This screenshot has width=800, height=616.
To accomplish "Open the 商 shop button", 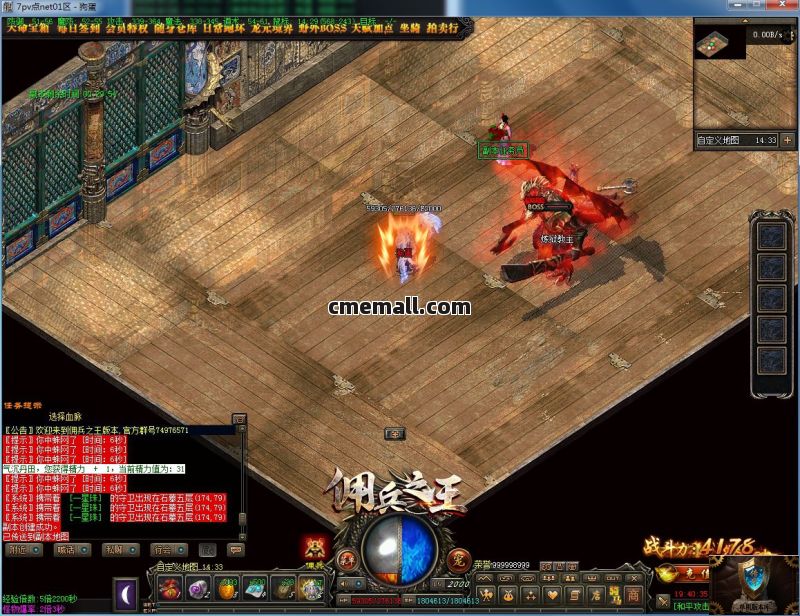I will pyautogui.click(x=633, y=594).
